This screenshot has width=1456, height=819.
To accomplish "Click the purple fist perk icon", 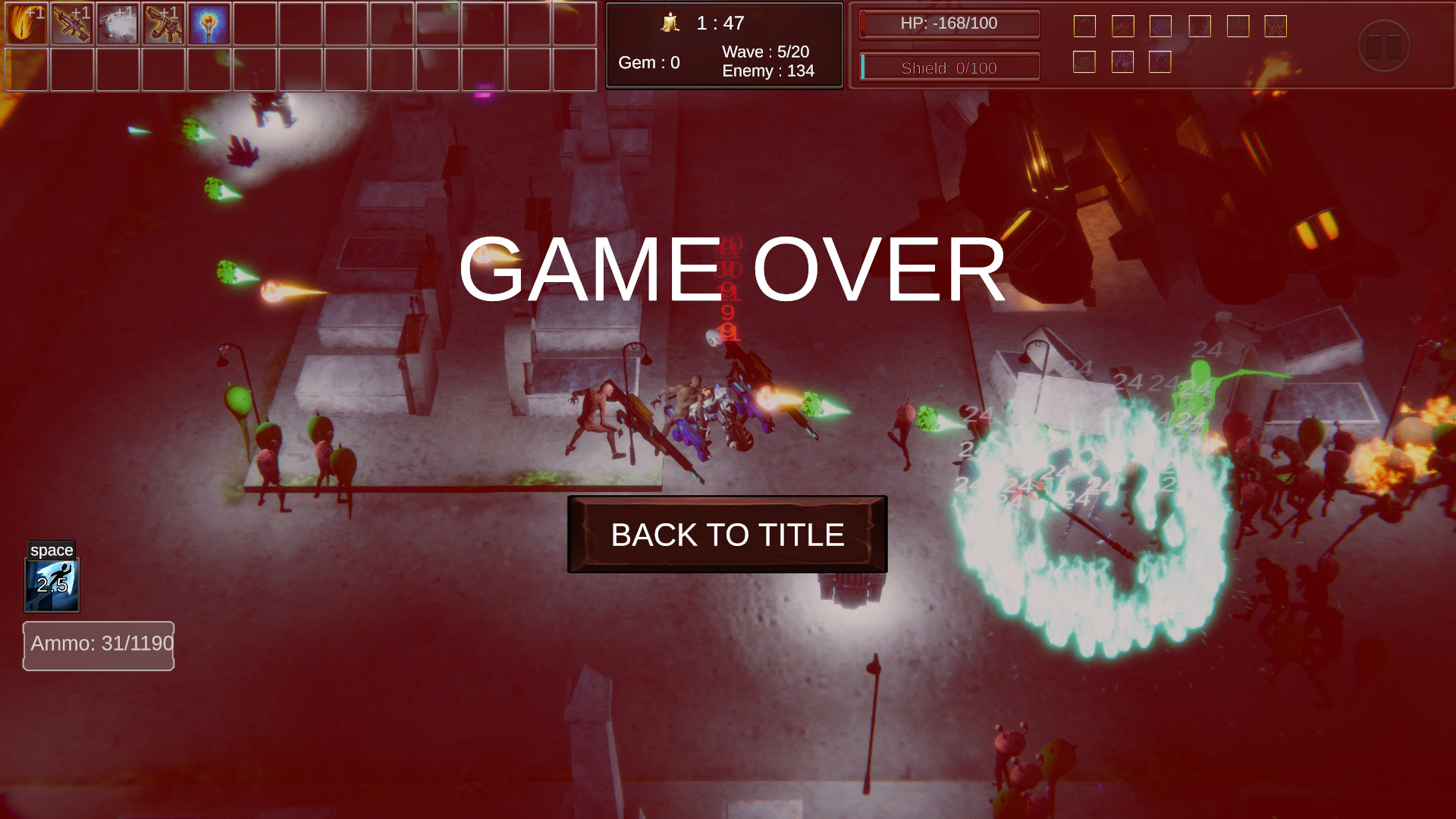I will point(1123,62).
